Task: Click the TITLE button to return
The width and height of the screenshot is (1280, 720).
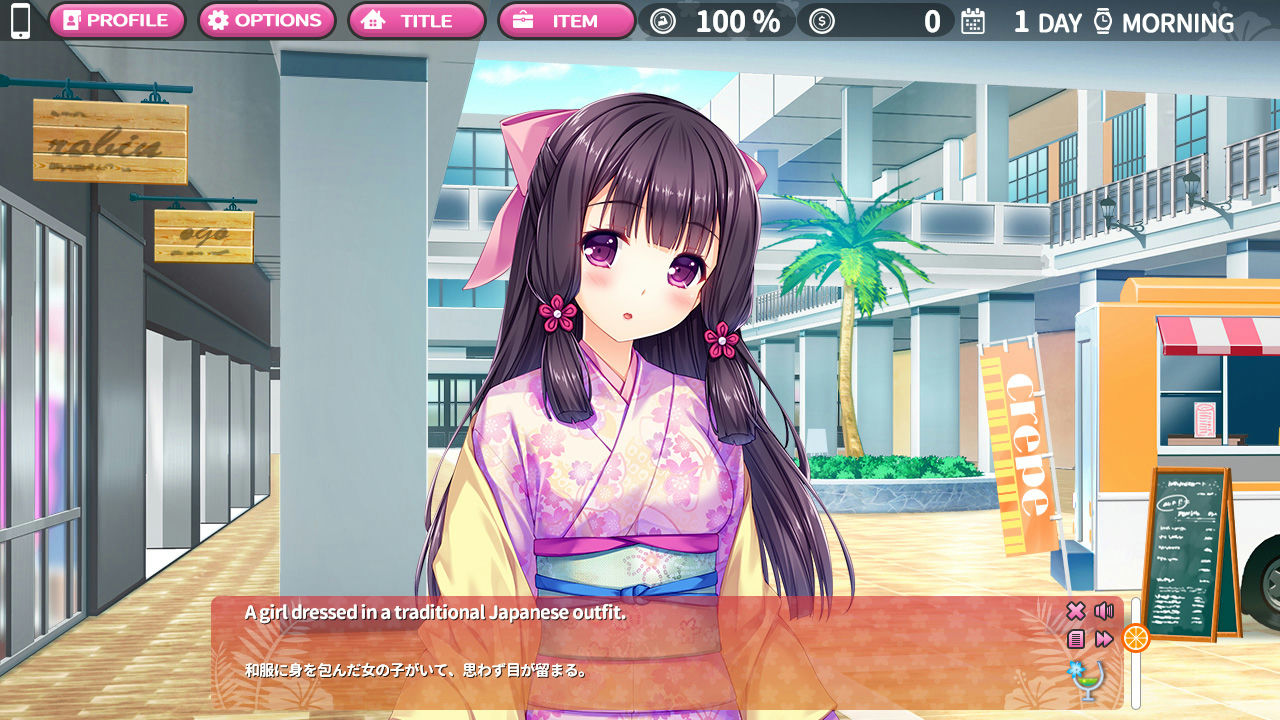Action: (417, 19)
